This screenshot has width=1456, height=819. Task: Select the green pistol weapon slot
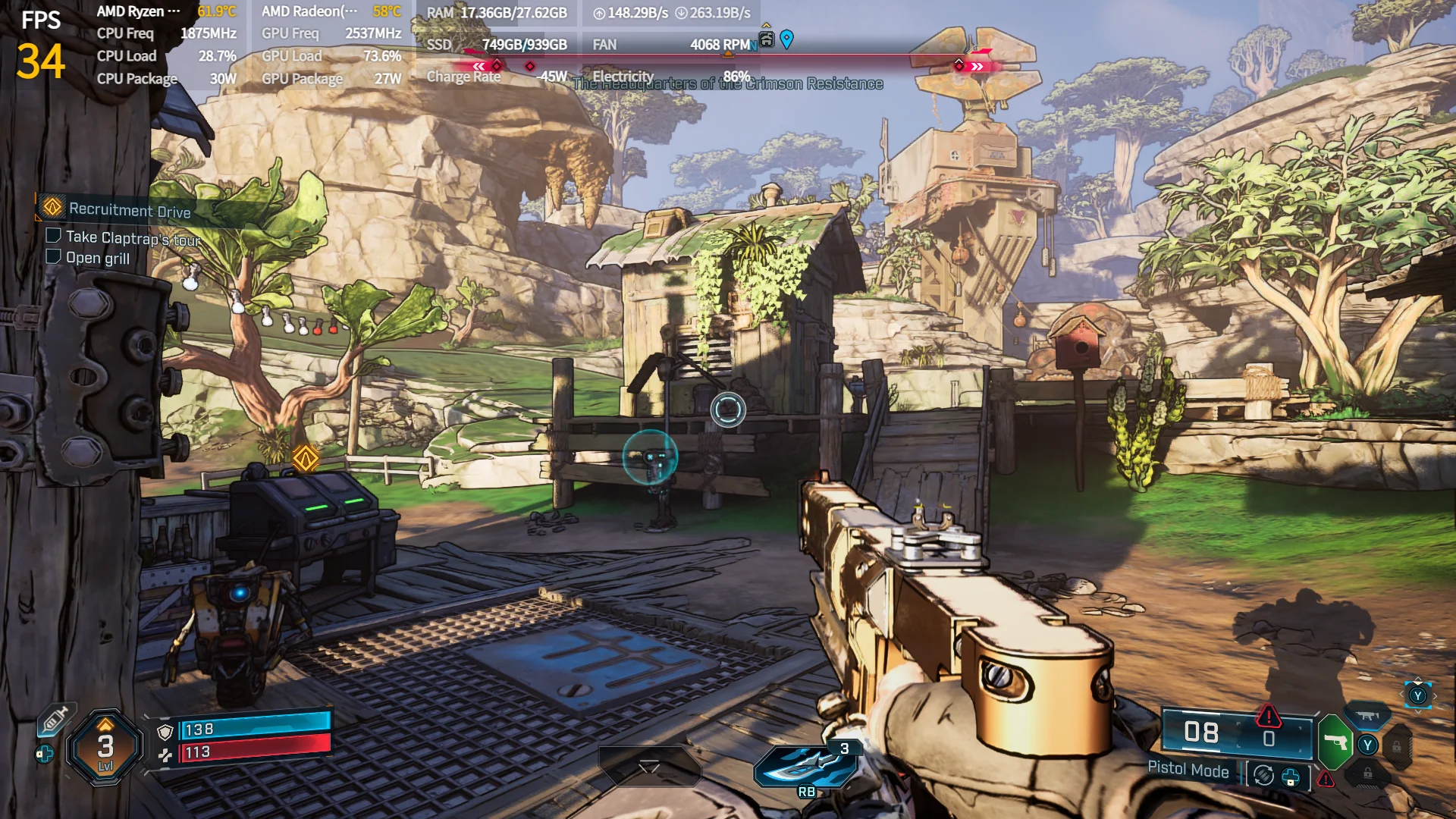1335,742
